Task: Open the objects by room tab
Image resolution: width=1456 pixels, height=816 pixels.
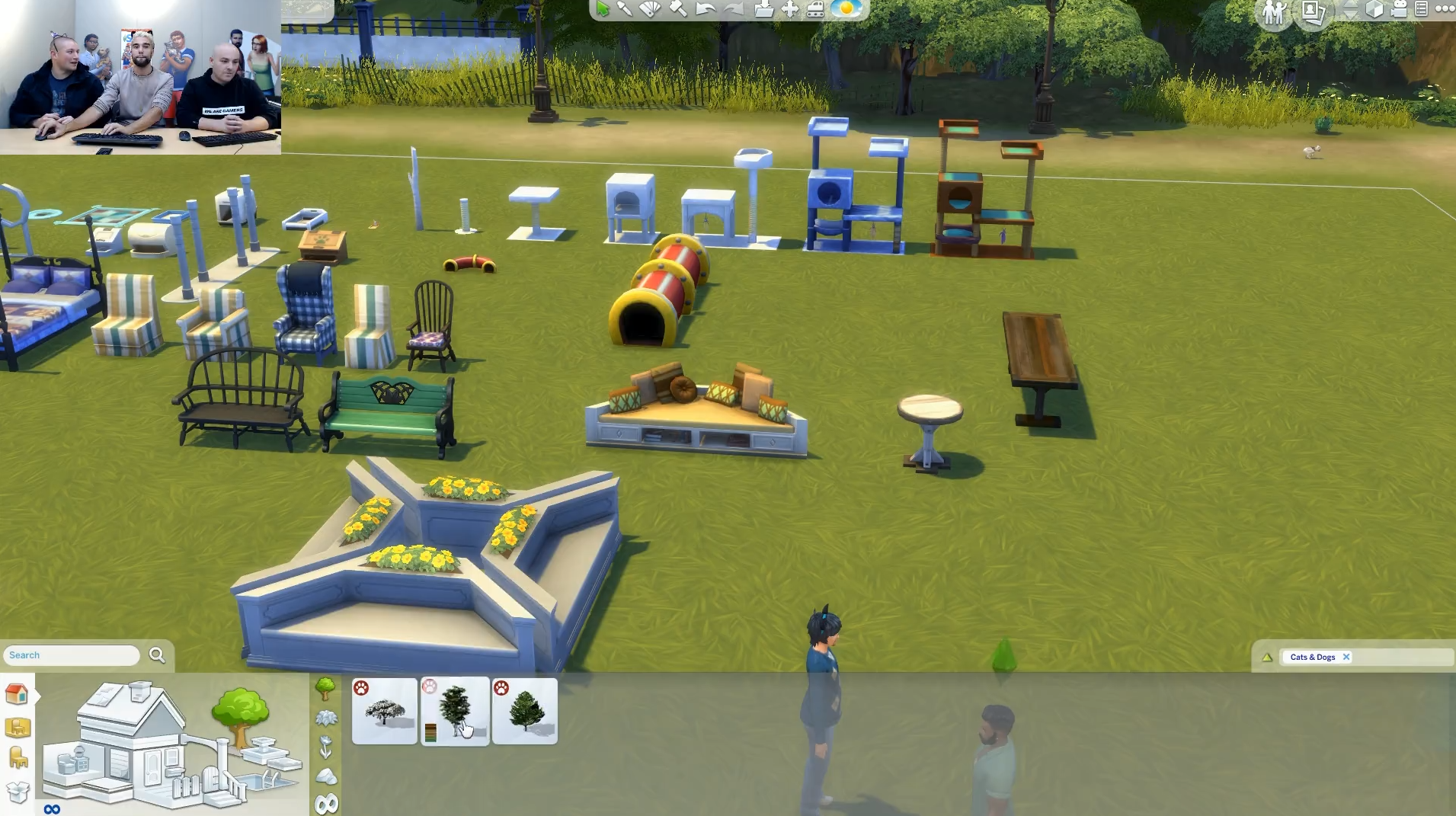Action: pyautogui.click(x=18, y=728)
